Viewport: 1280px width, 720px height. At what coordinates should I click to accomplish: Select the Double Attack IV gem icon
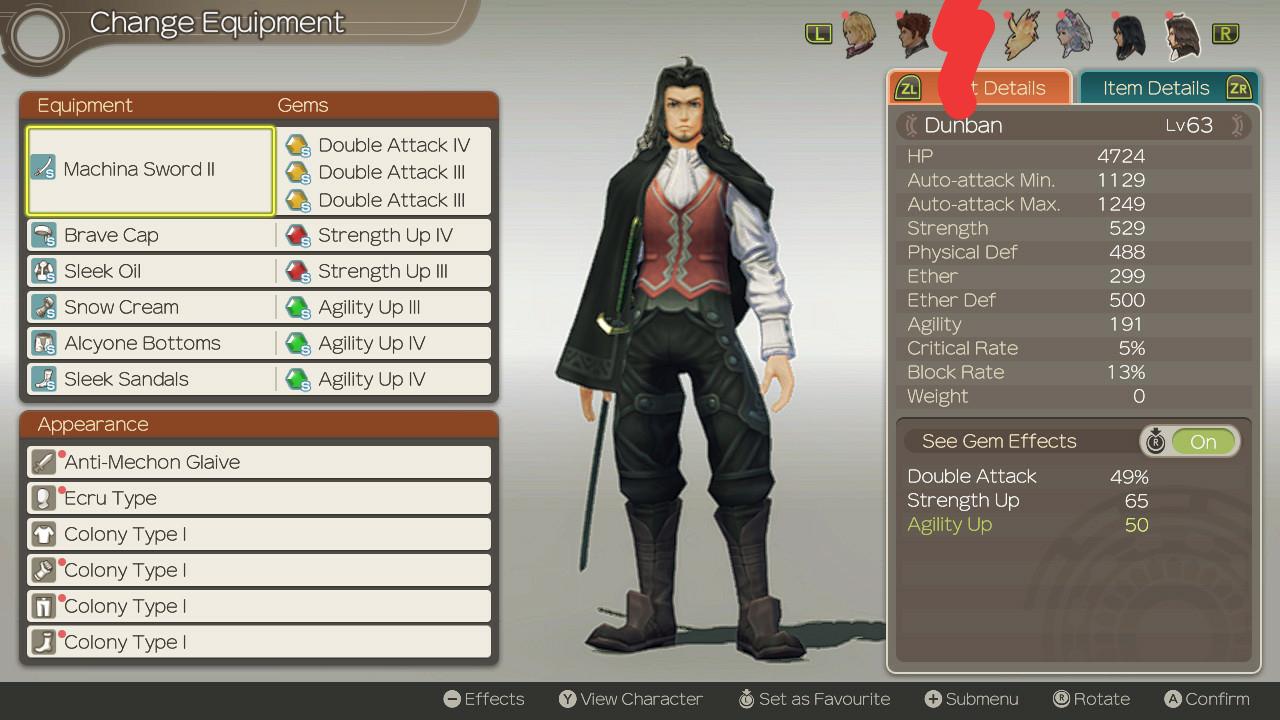(298, 145)
